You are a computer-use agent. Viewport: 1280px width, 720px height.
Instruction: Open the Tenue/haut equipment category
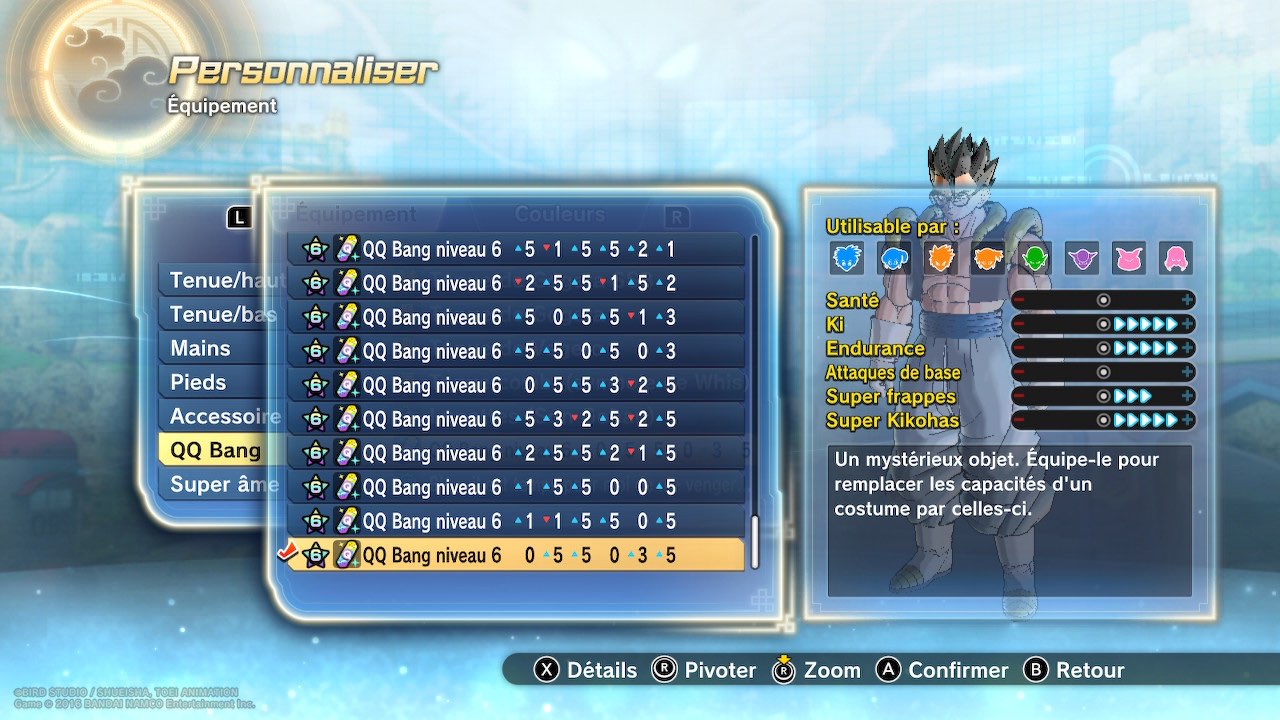[x=212, y=281]
